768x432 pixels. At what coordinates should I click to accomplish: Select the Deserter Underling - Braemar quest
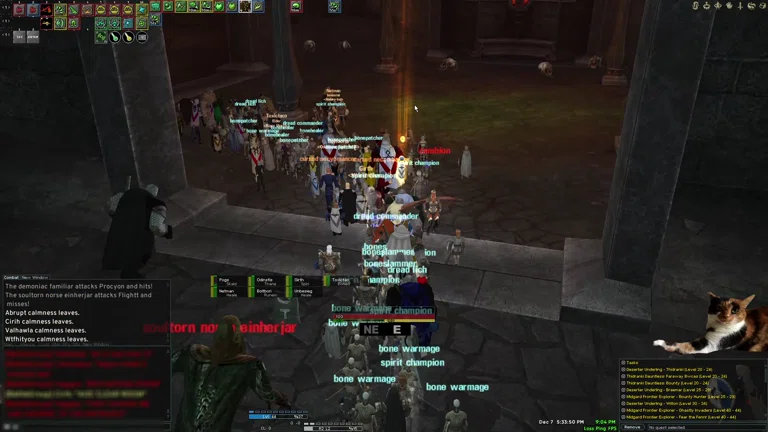667,389
